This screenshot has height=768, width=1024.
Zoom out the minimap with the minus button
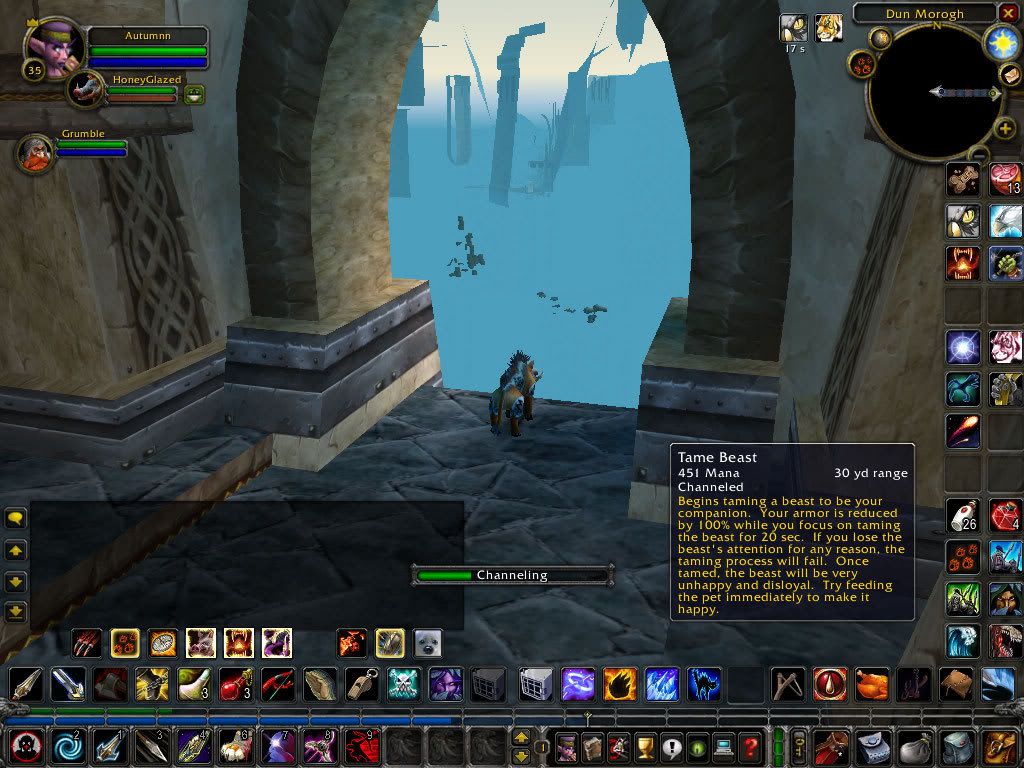979,155
